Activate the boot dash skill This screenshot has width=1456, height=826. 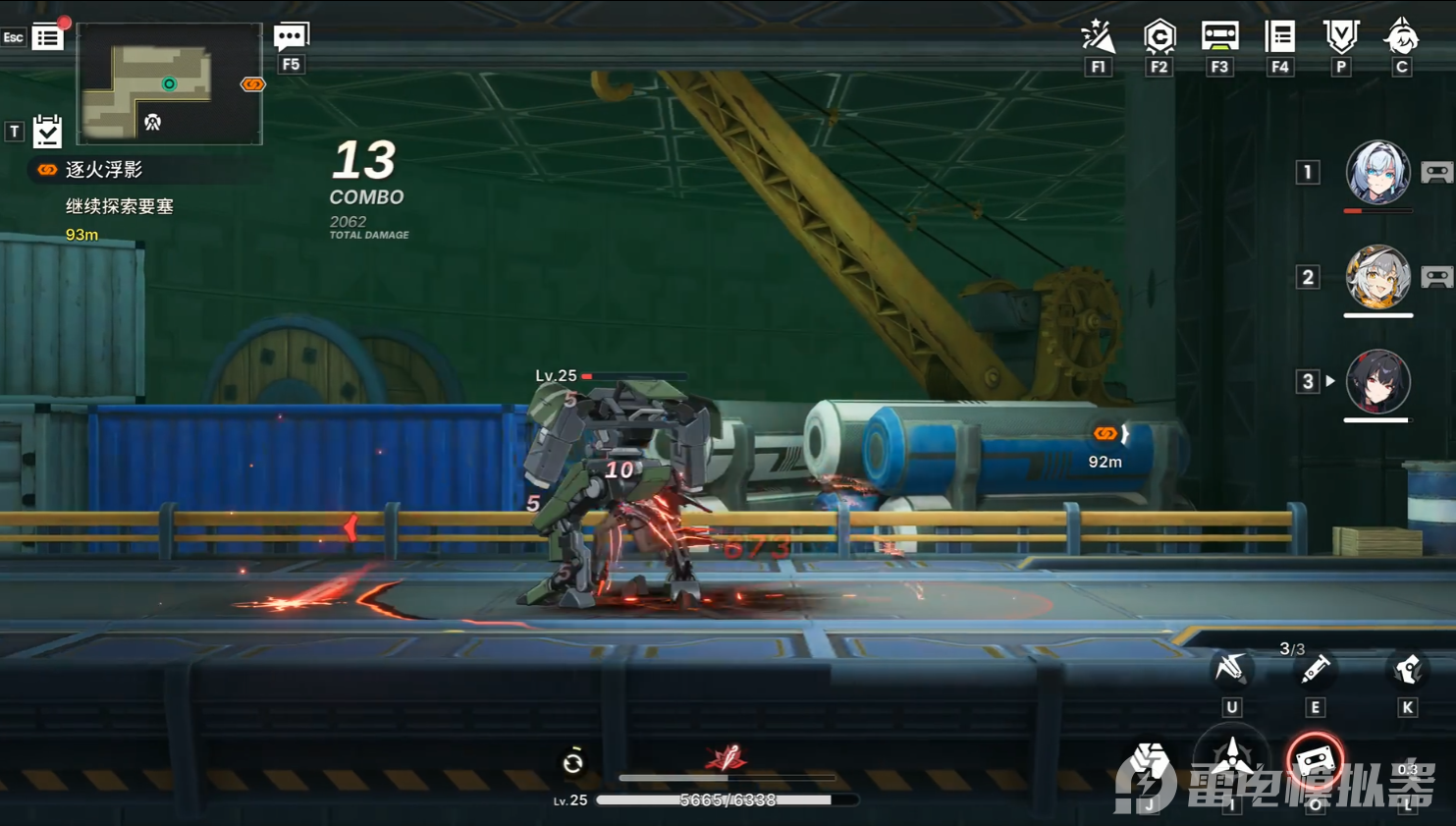(1407, 670)
